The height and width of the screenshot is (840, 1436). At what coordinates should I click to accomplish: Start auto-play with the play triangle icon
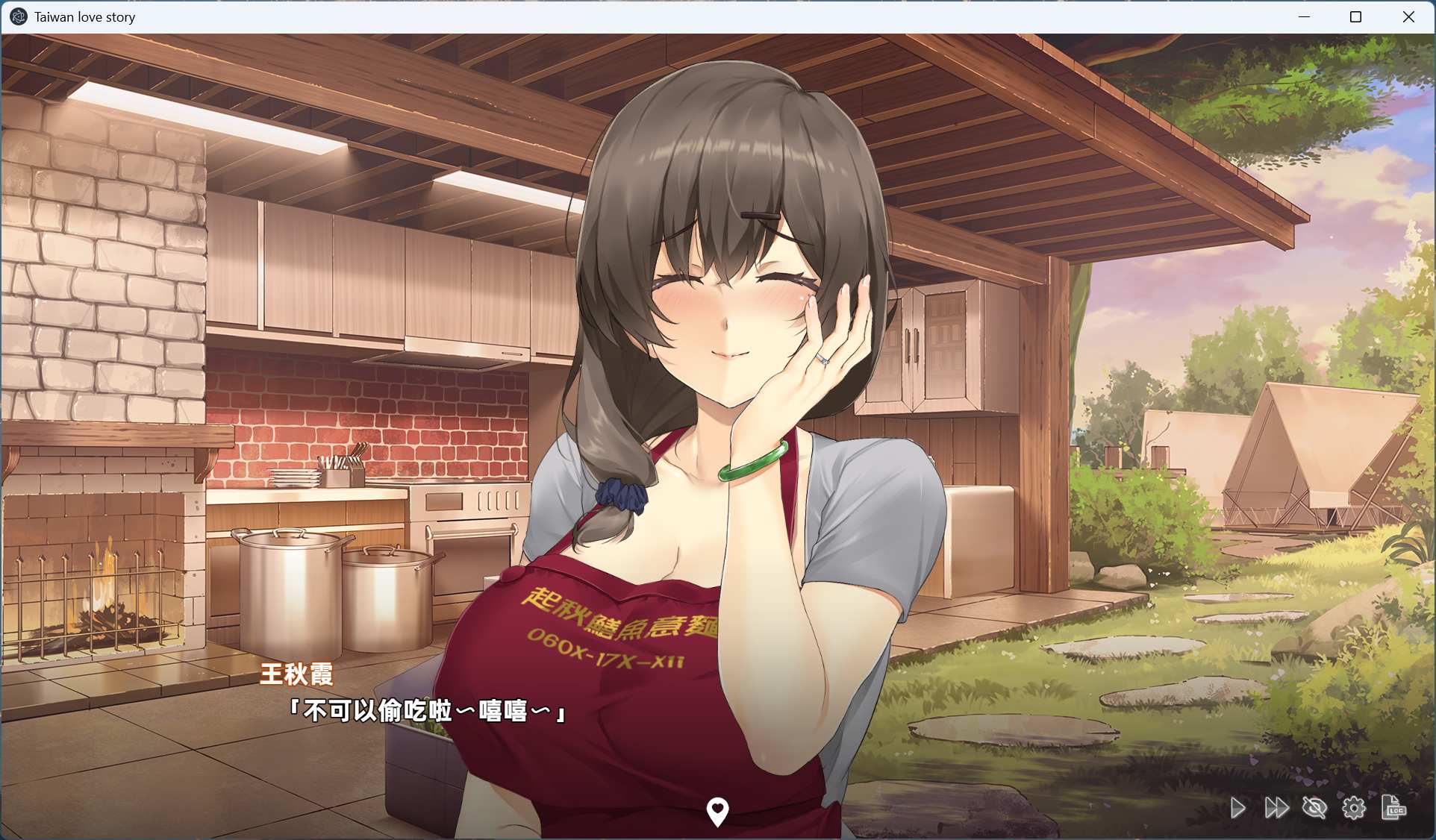1238,808
